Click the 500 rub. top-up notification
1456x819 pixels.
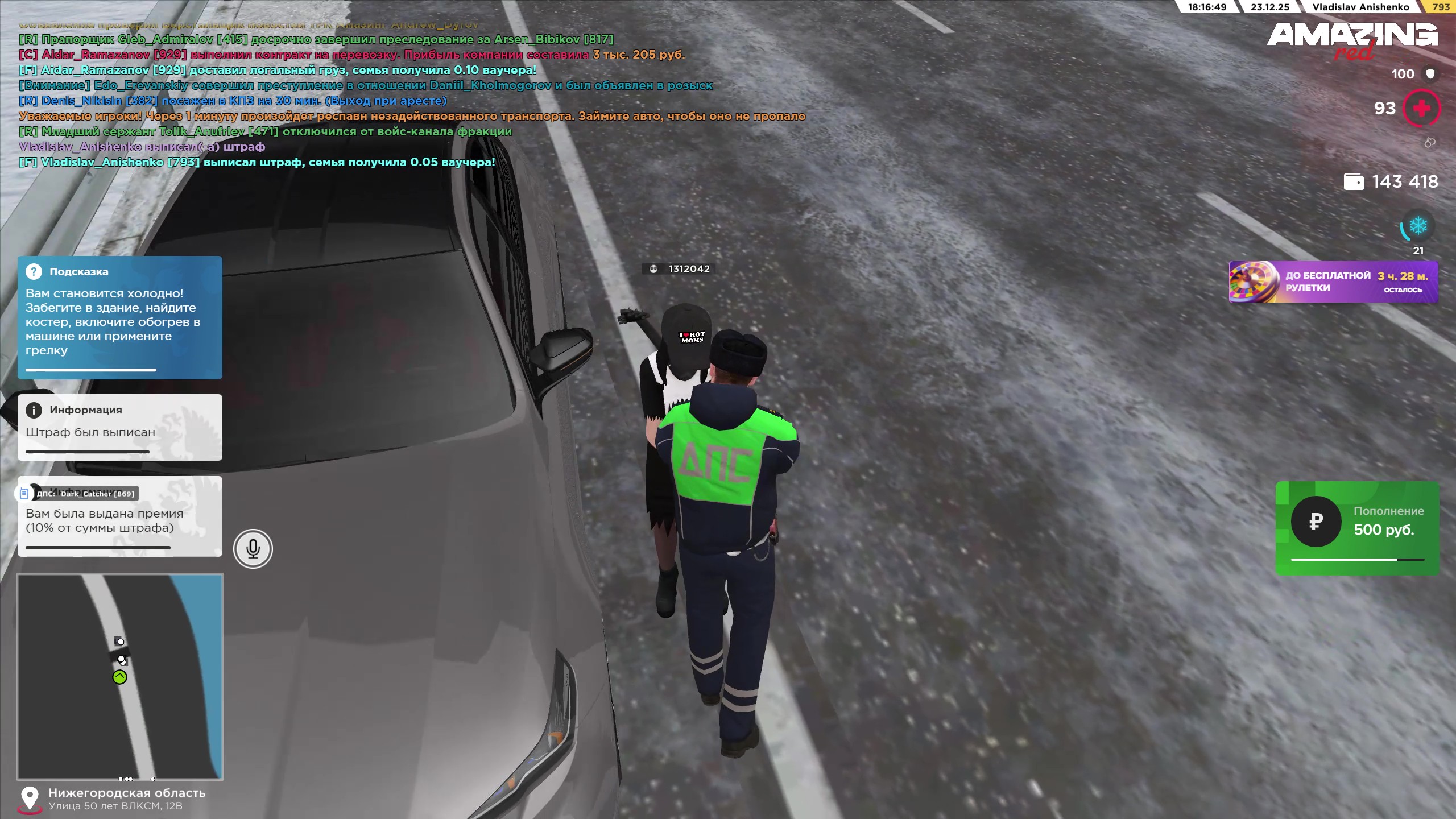coord(1356,528)
